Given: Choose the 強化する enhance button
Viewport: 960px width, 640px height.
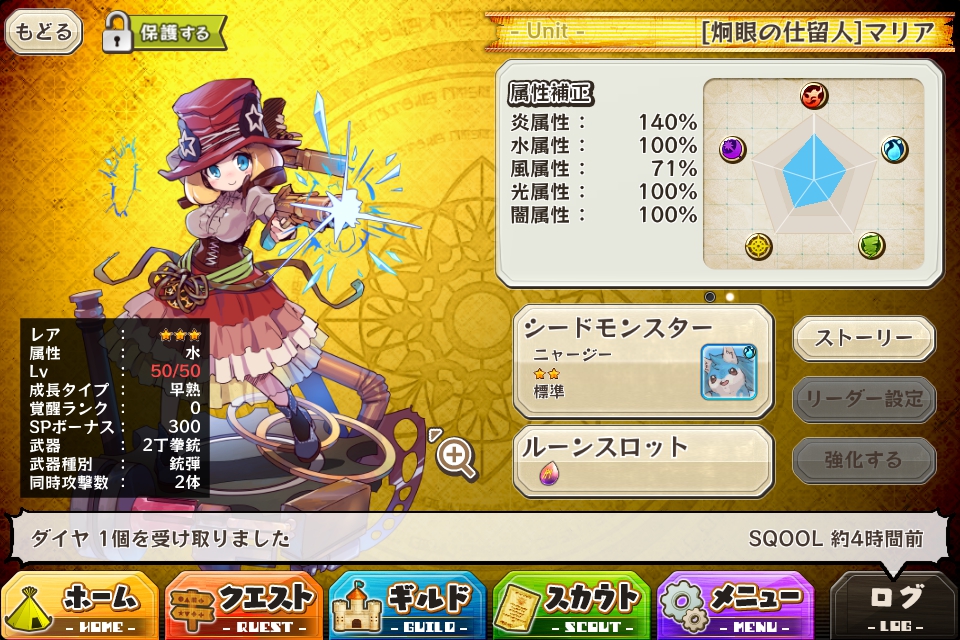Looking at the screenshot, I should click(x=864, y=461).
